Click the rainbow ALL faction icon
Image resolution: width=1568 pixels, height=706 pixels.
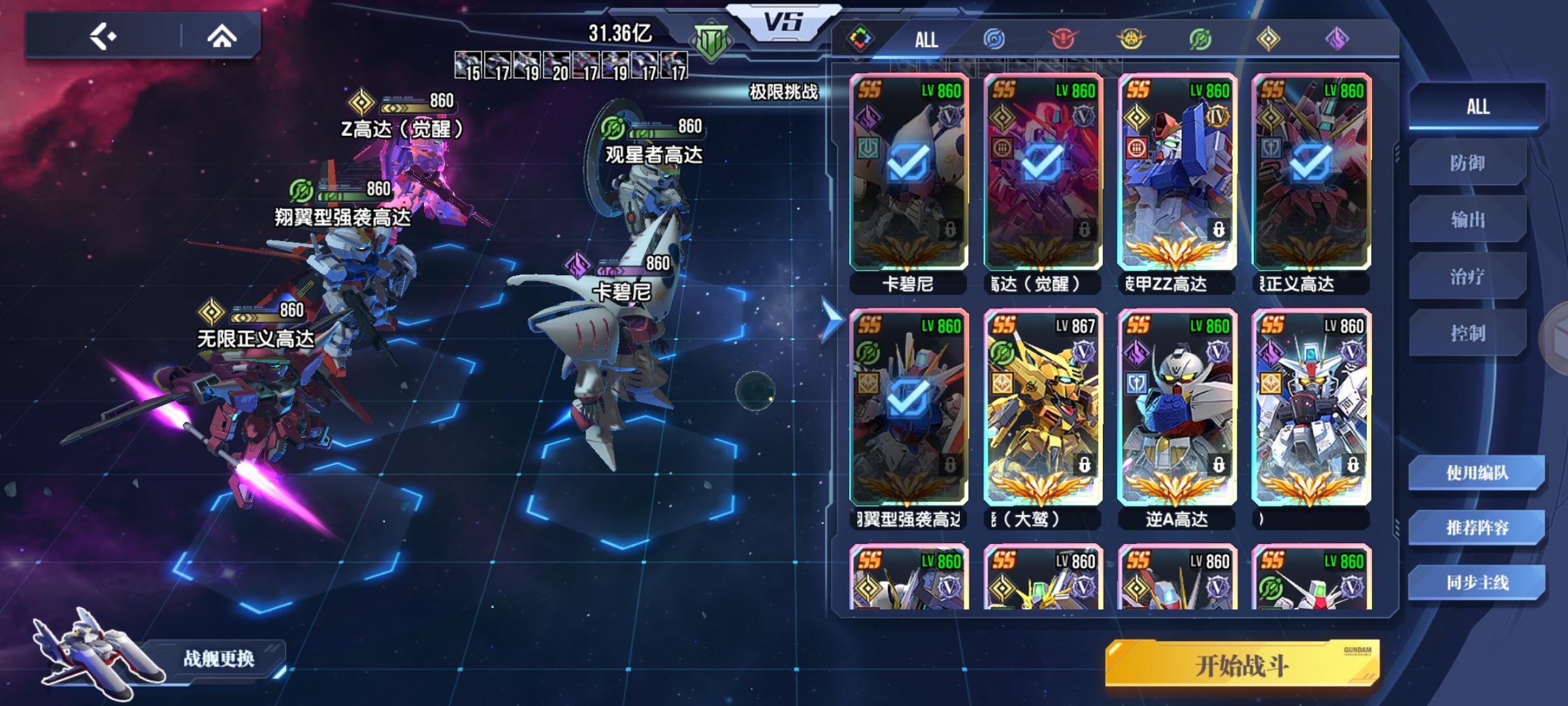859,38
